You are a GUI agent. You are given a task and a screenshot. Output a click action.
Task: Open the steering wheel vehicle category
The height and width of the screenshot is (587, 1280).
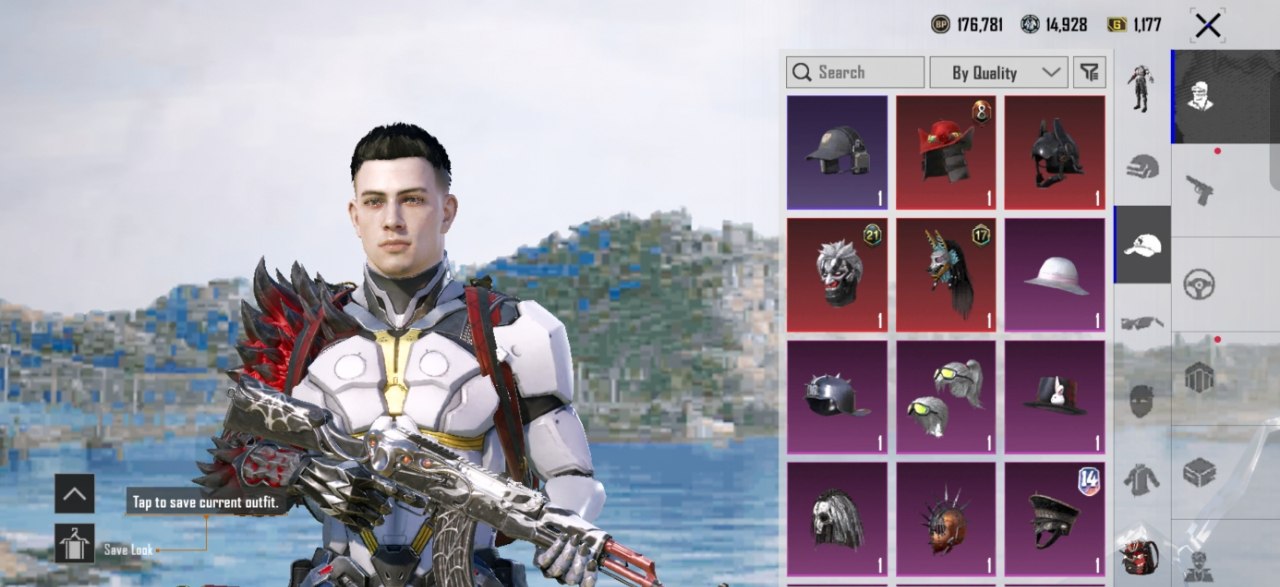[x=1199, y=284]
